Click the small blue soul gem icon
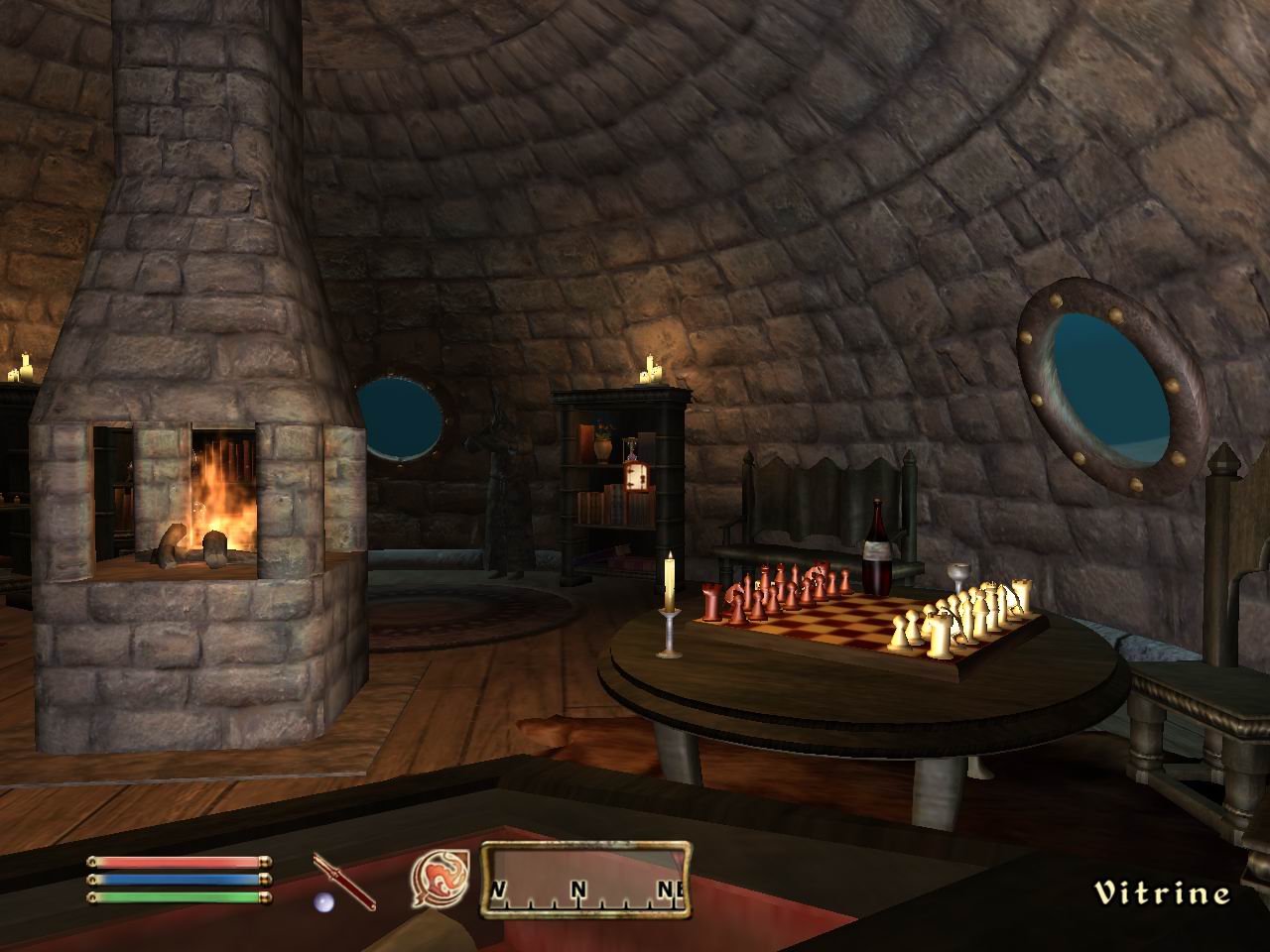The width and height of the screenshot is (1270, 952). pyautogui.click(x=322, y=902)
